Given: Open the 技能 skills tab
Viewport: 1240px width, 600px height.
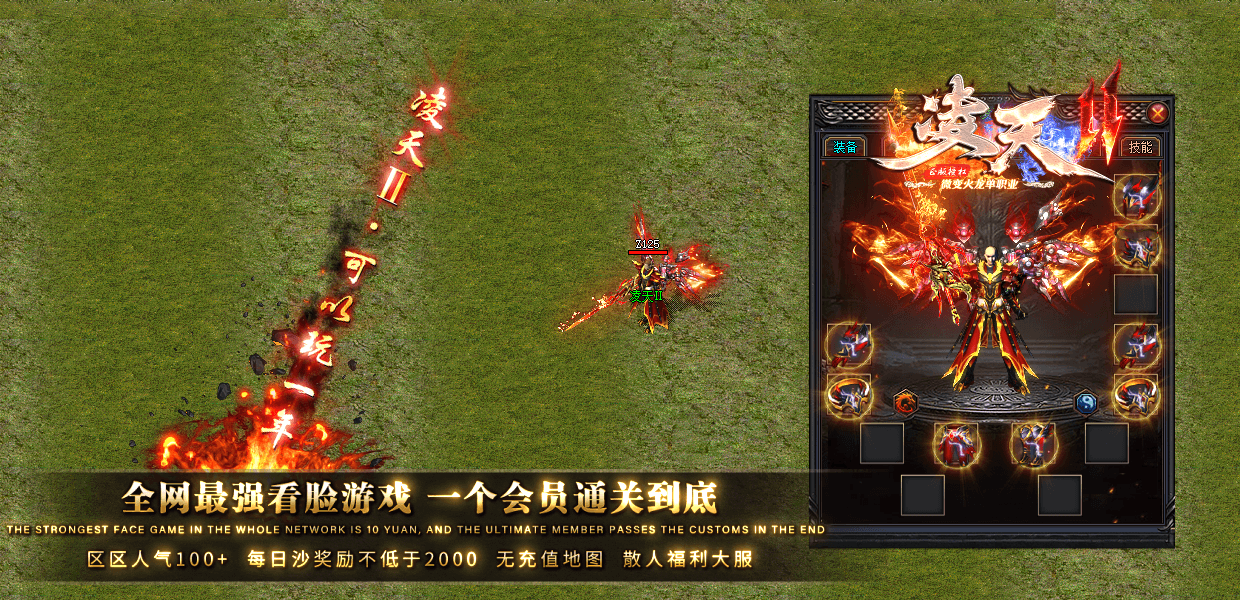Looking at the screenshot, I should (1139, 147).
